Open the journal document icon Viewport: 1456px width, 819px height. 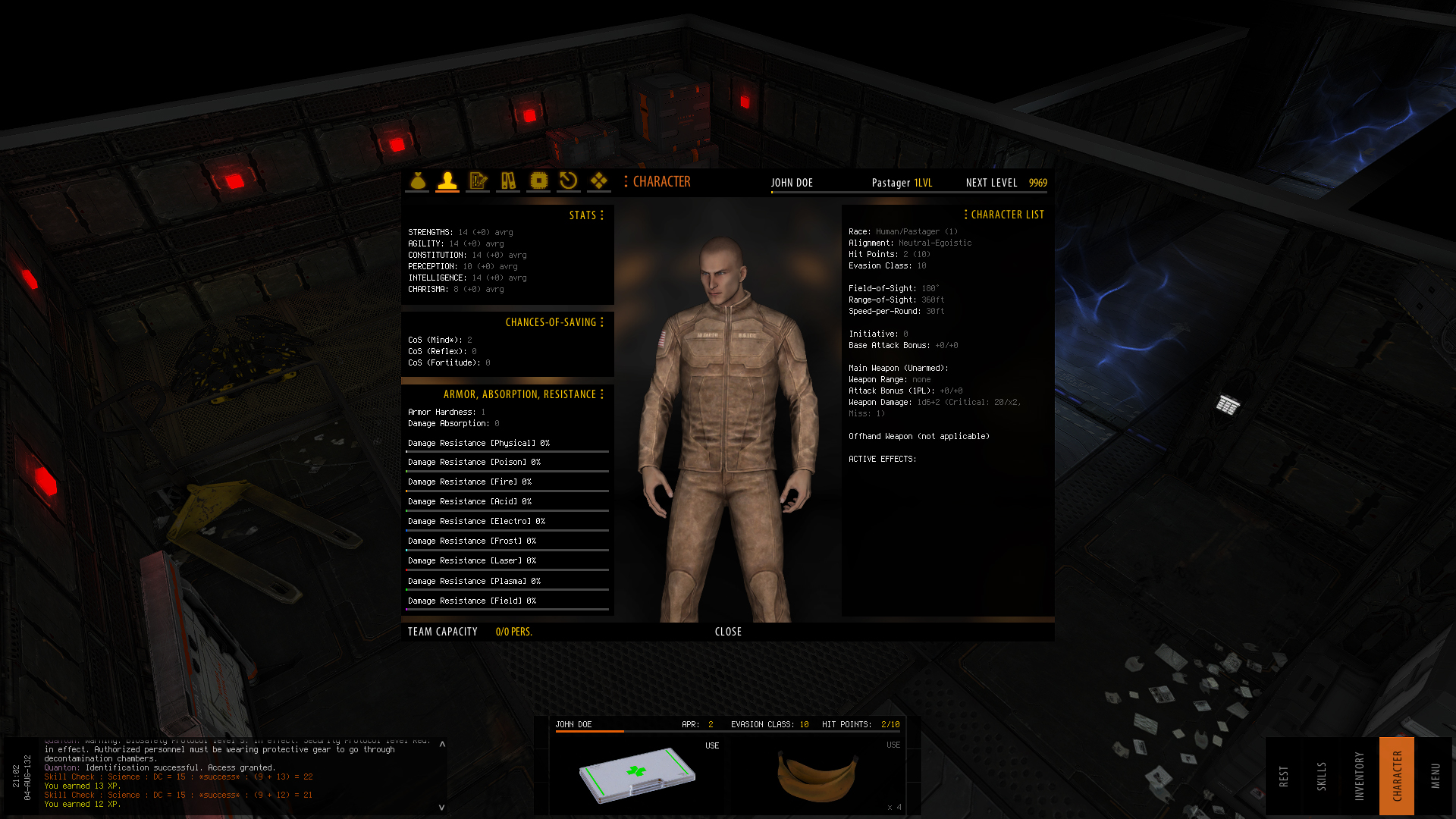(x=478, y=181)
